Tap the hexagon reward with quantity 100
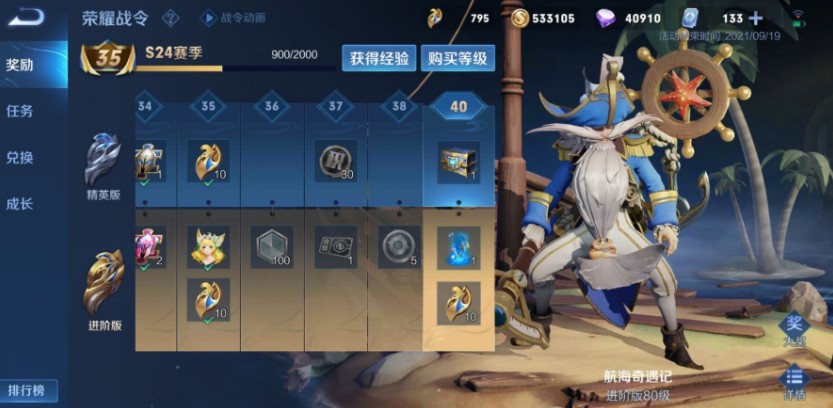This screenshot has height=408, width=833. point(271,246)
